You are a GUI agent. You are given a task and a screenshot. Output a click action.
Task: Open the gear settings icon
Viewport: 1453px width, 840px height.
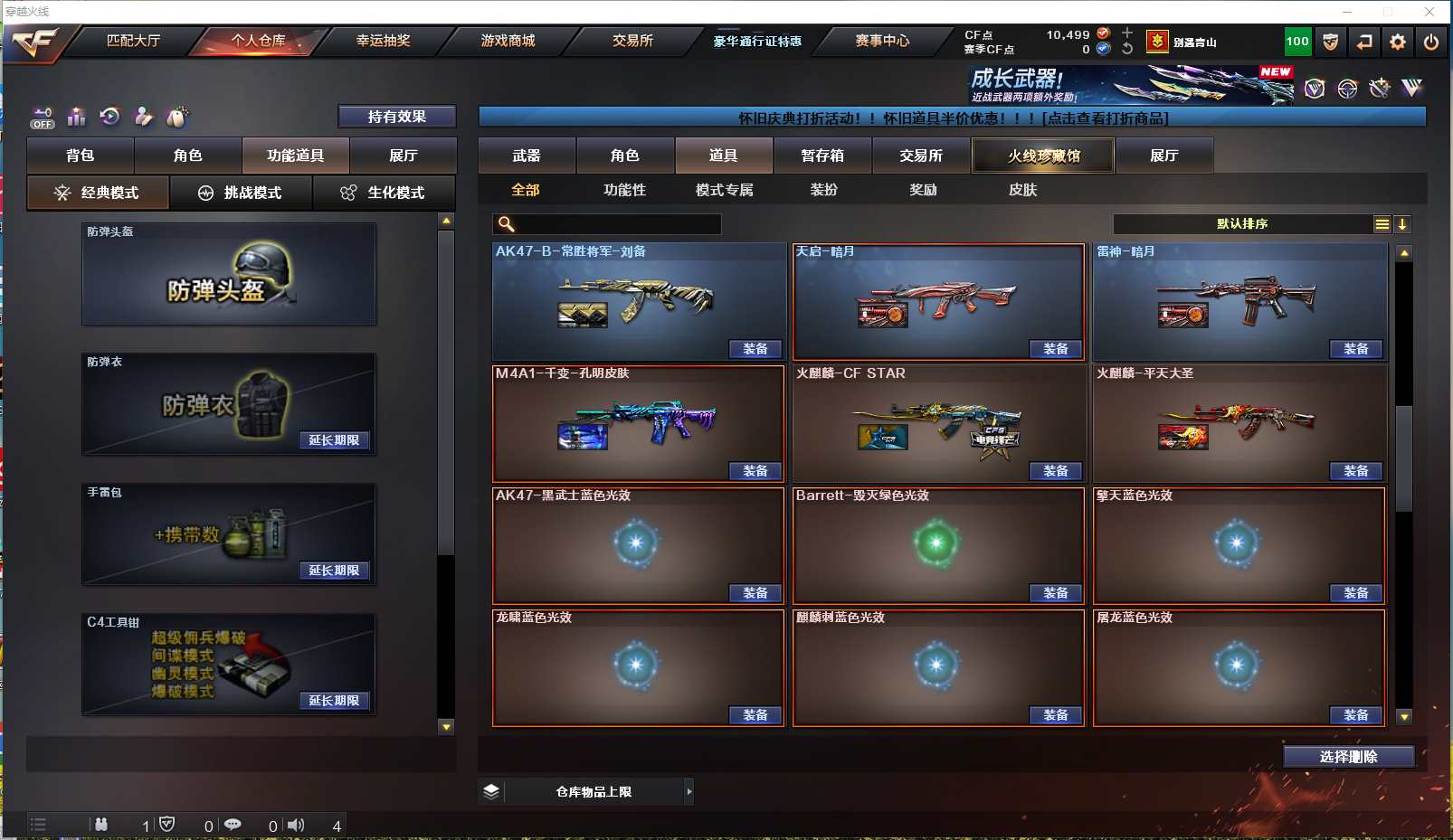pyautogui.click(x=1398, y=42)
